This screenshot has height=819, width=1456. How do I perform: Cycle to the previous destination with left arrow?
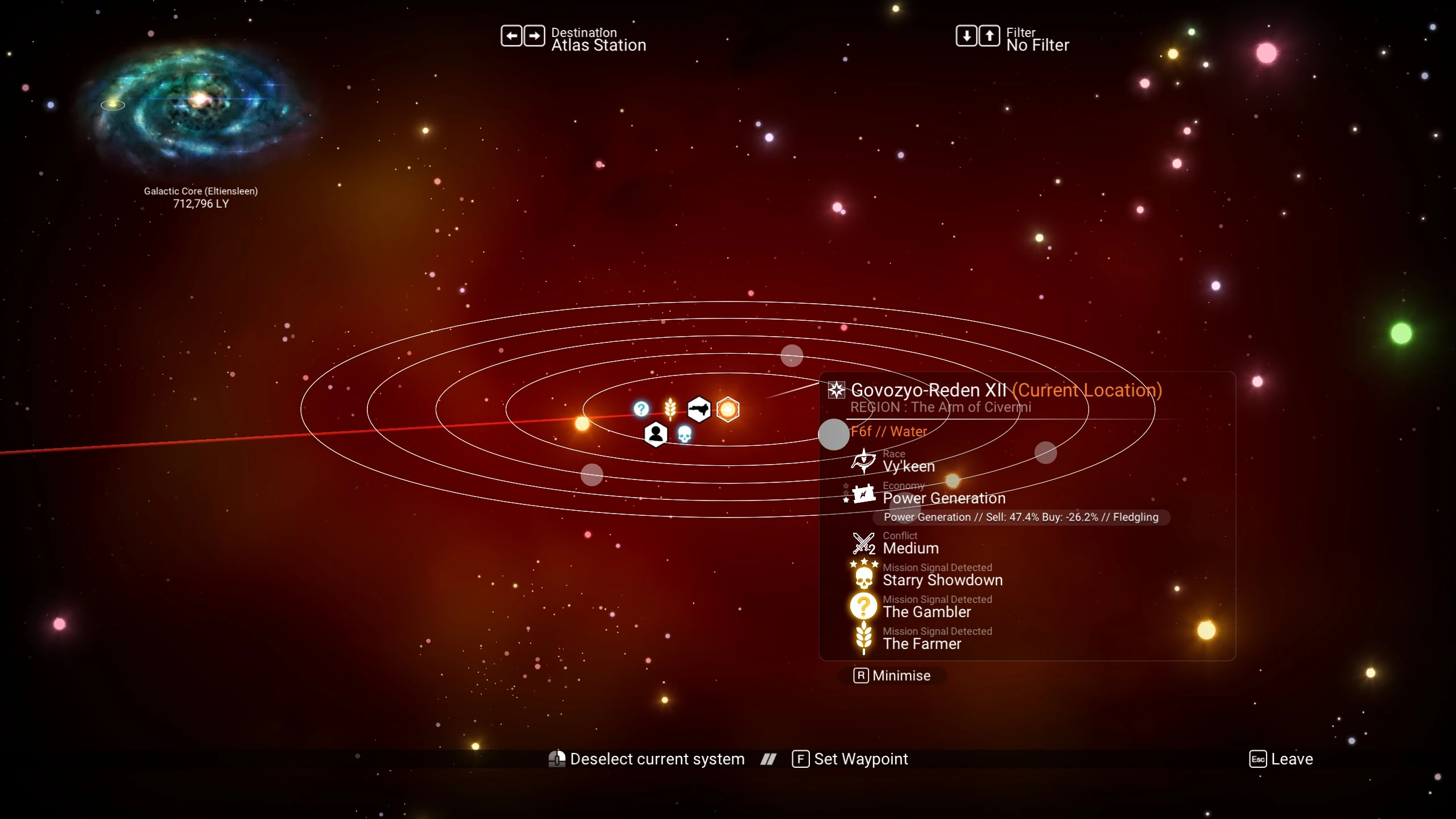[511, 36]
